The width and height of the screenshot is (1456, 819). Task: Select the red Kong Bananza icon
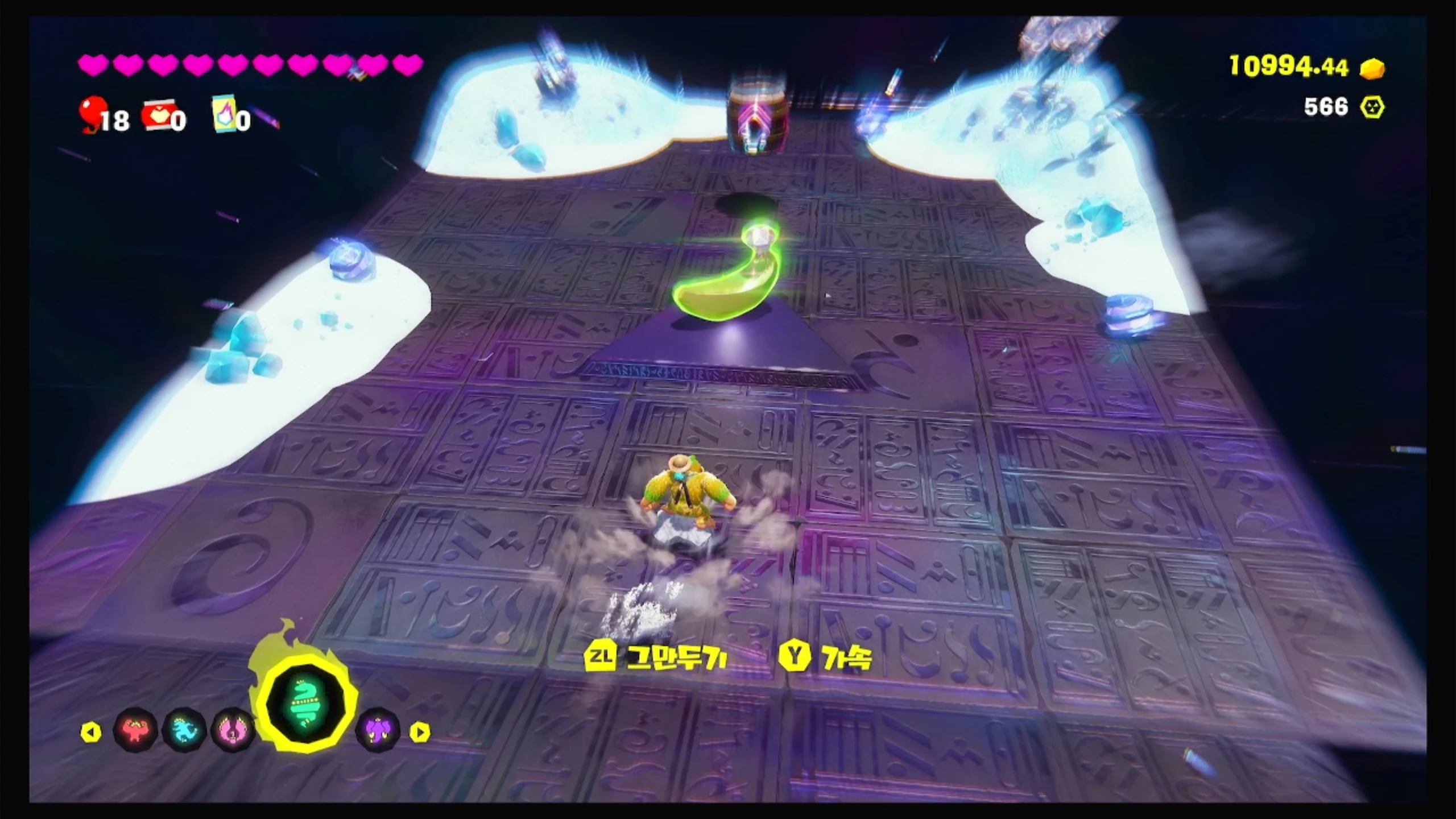(135, 730)
